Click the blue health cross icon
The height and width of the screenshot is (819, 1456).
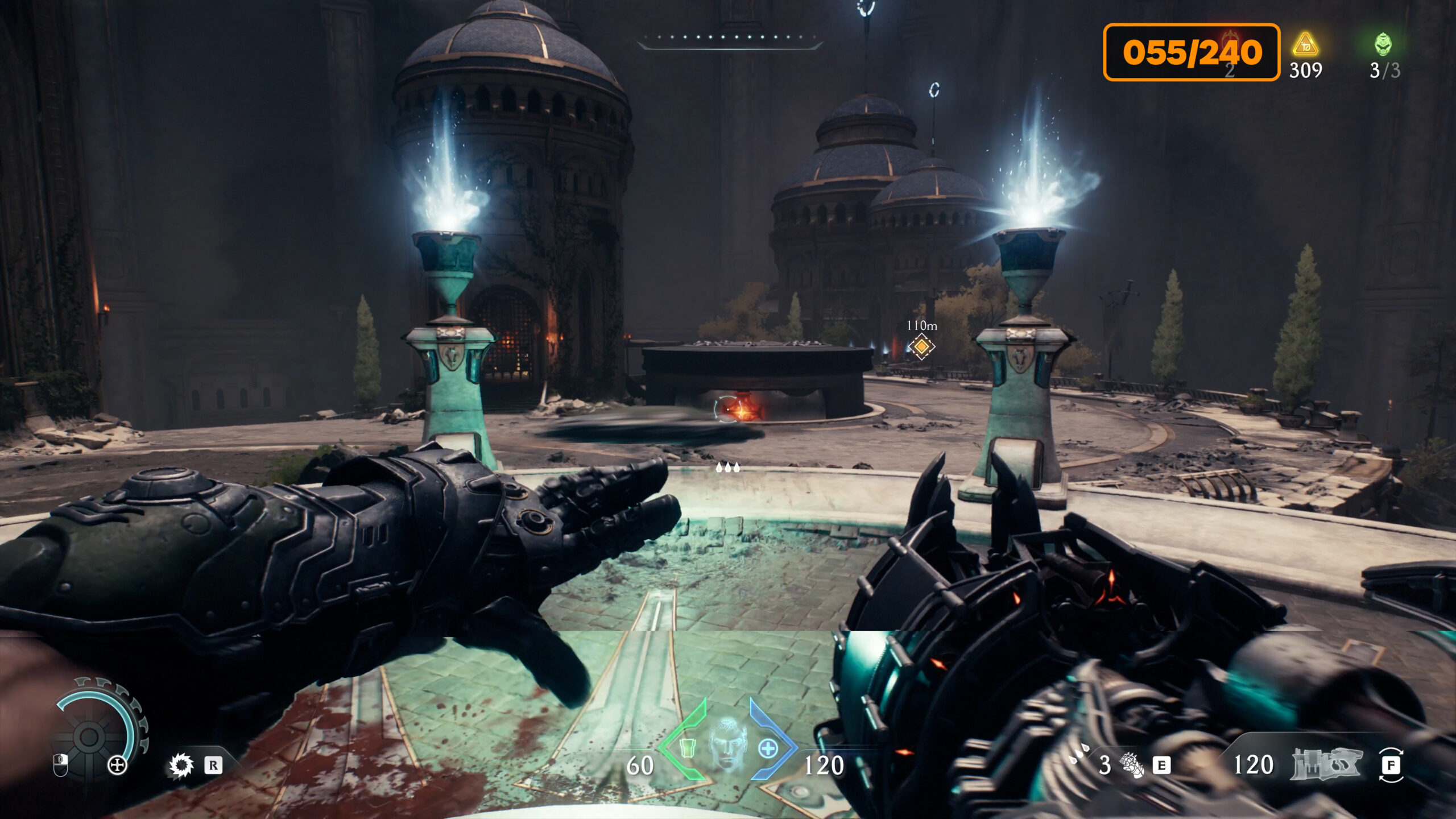click(x=768, y=748)
